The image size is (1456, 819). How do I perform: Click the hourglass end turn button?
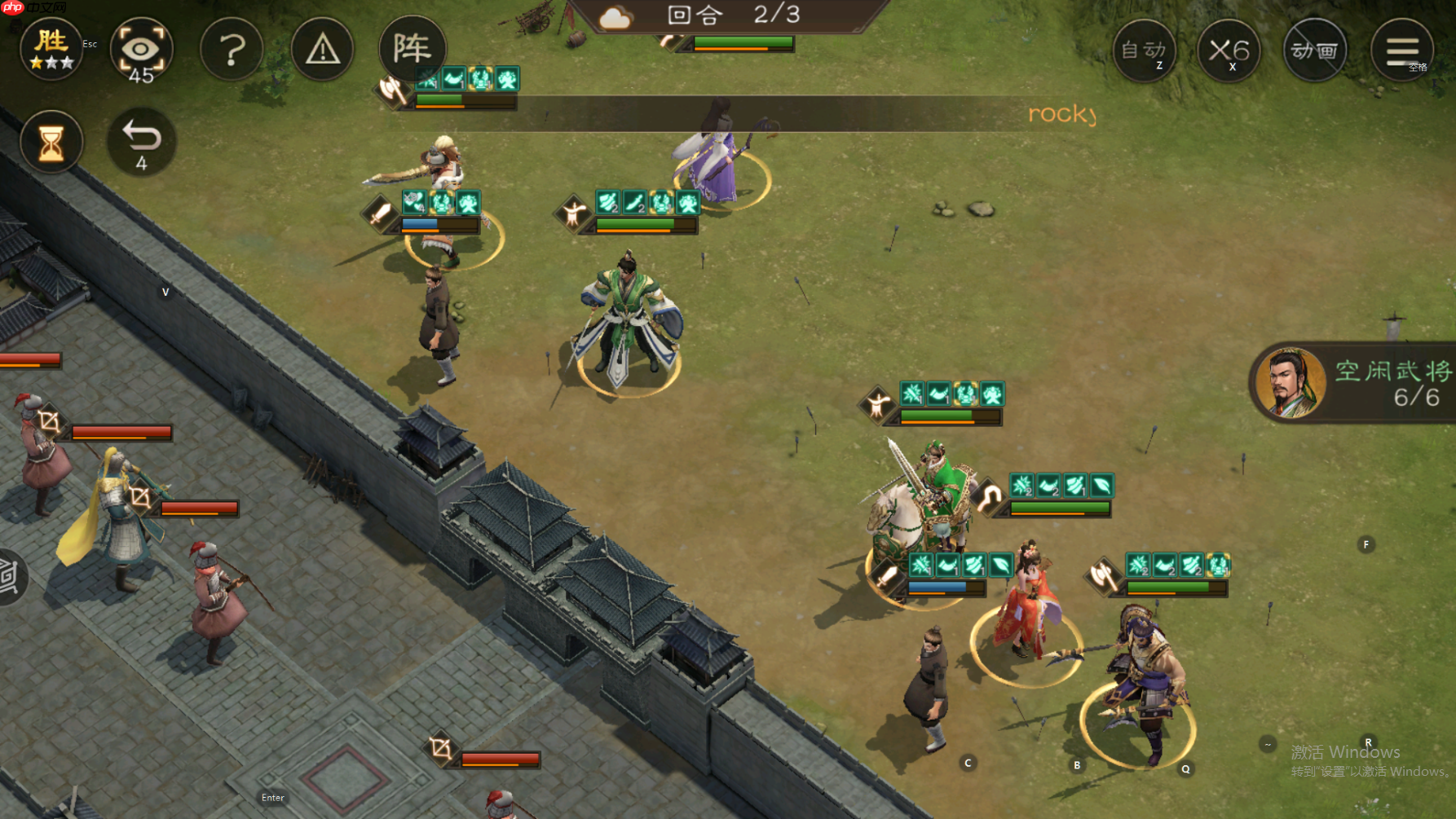point(51,143)
